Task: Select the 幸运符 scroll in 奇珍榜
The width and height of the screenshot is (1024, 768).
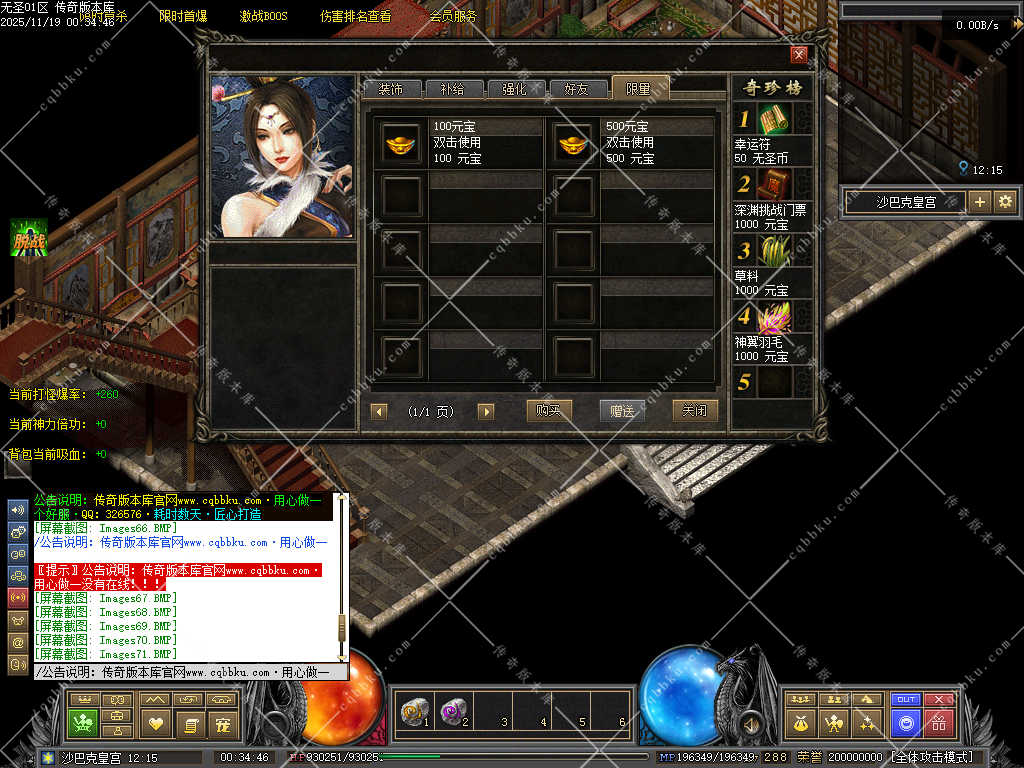Action: pos(773,120)
